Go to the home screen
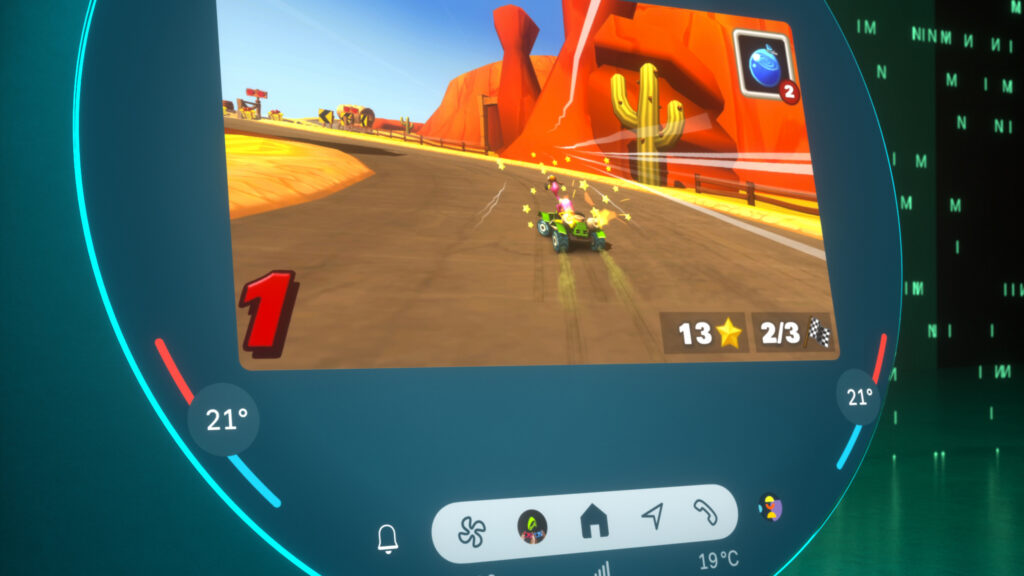Viewport: 1024px width, 576px height. pyautogui.click(x=594, y=520)
